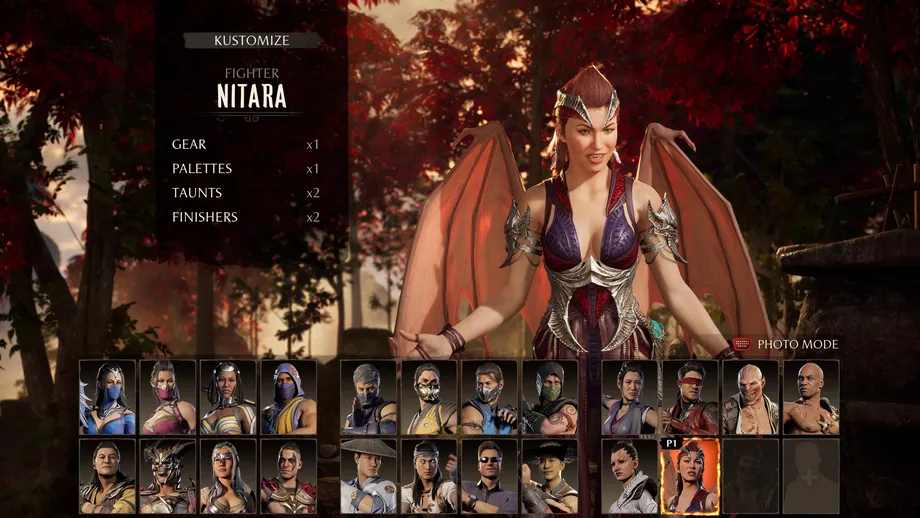Choose Raiden wearing the straw hat
The image size is (920, 518).
click(368, 475)
